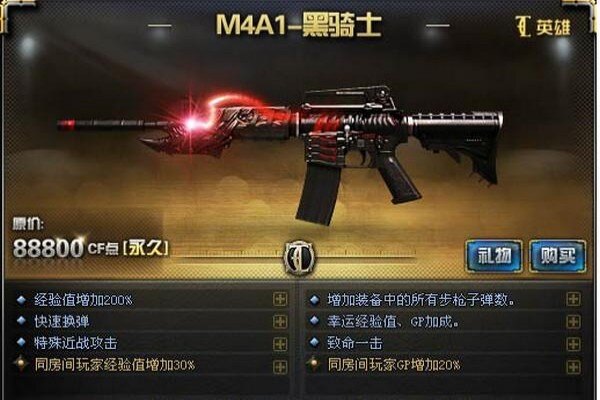
Task: Expand the 幸运经验值、GP加成 row
Action: pos(573,321)
